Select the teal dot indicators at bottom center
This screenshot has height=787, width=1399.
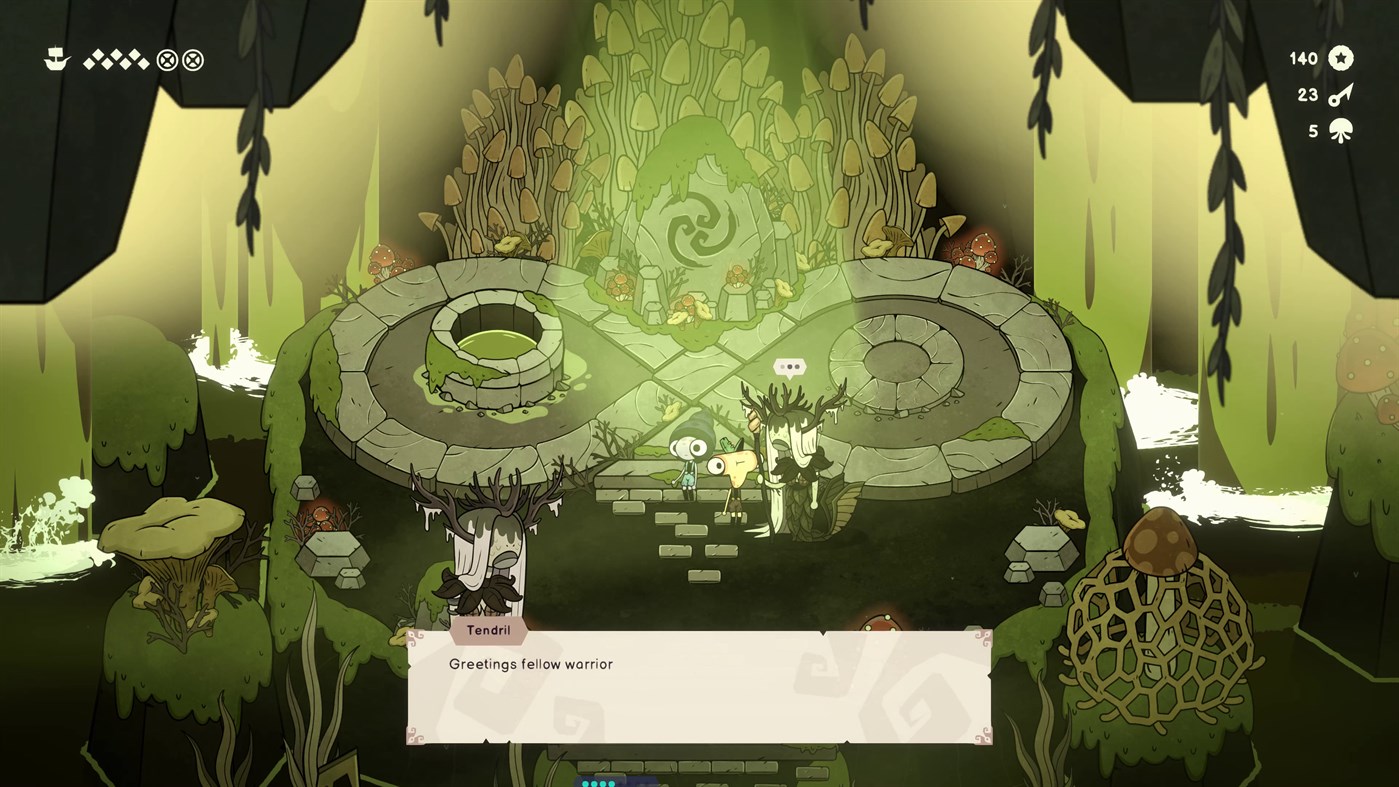coord(598,783)
